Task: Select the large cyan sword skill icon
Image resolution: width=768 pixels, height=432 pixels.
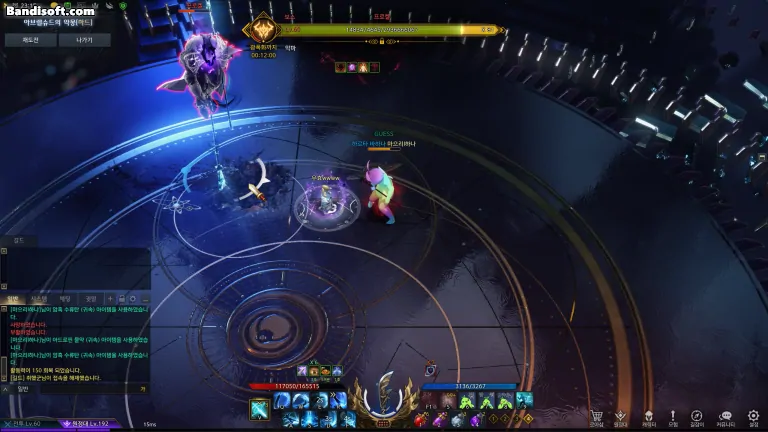Action: (x=259, y=409)
